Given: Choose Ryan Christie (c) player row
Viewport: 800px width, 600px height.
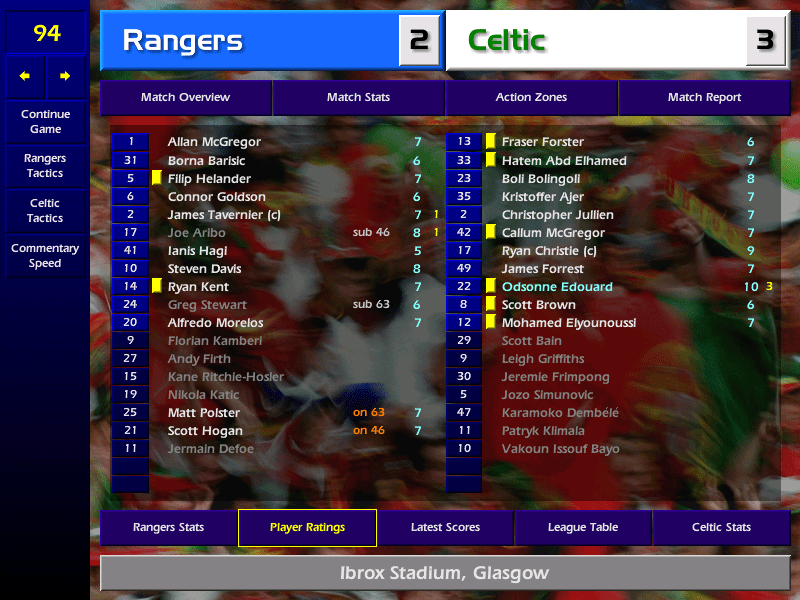Looking at the screenshot, I should [x=548, y=251].
